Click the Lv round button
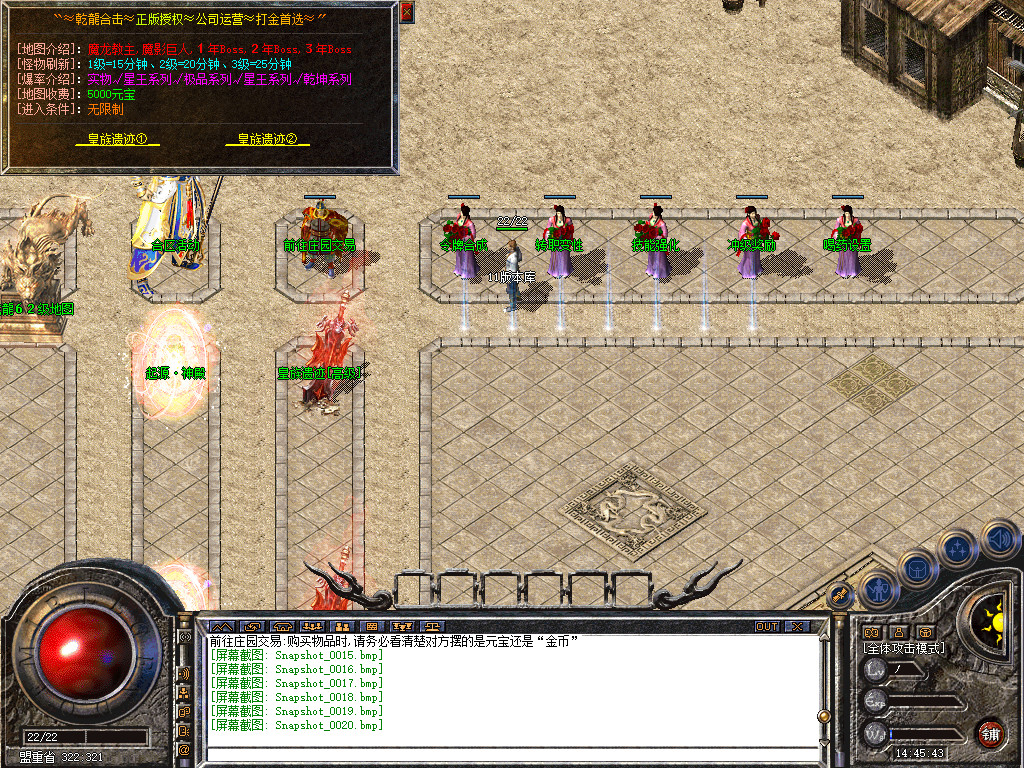This screenshot has width=1024, height=768. coord(876,670)
